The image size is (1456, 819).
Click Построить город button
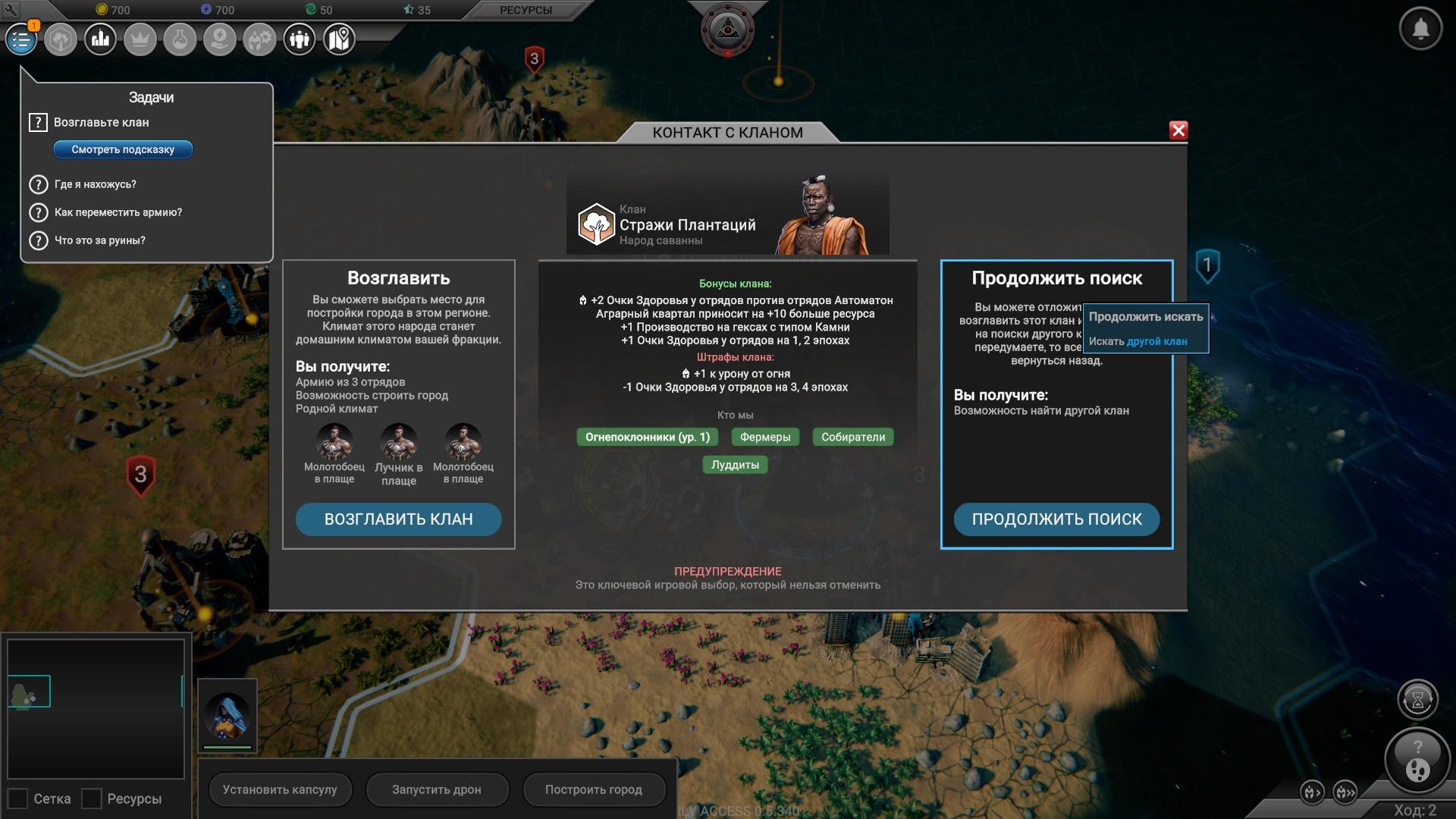tap(593, 789)
